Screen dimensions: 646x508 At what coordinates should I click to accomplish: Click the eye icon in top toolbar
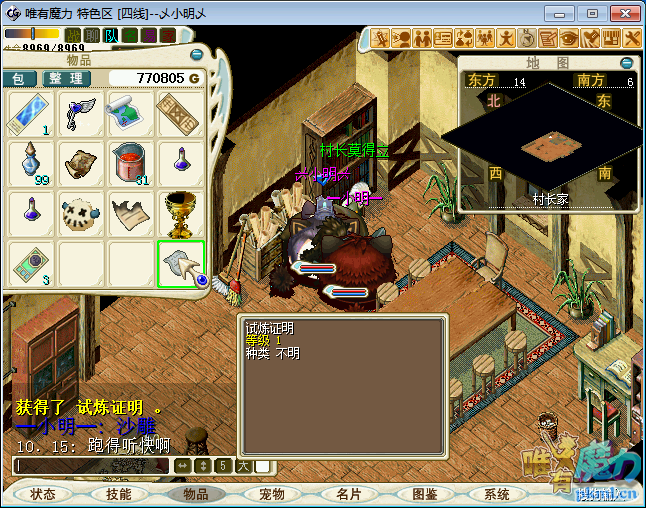pos(569,38)
